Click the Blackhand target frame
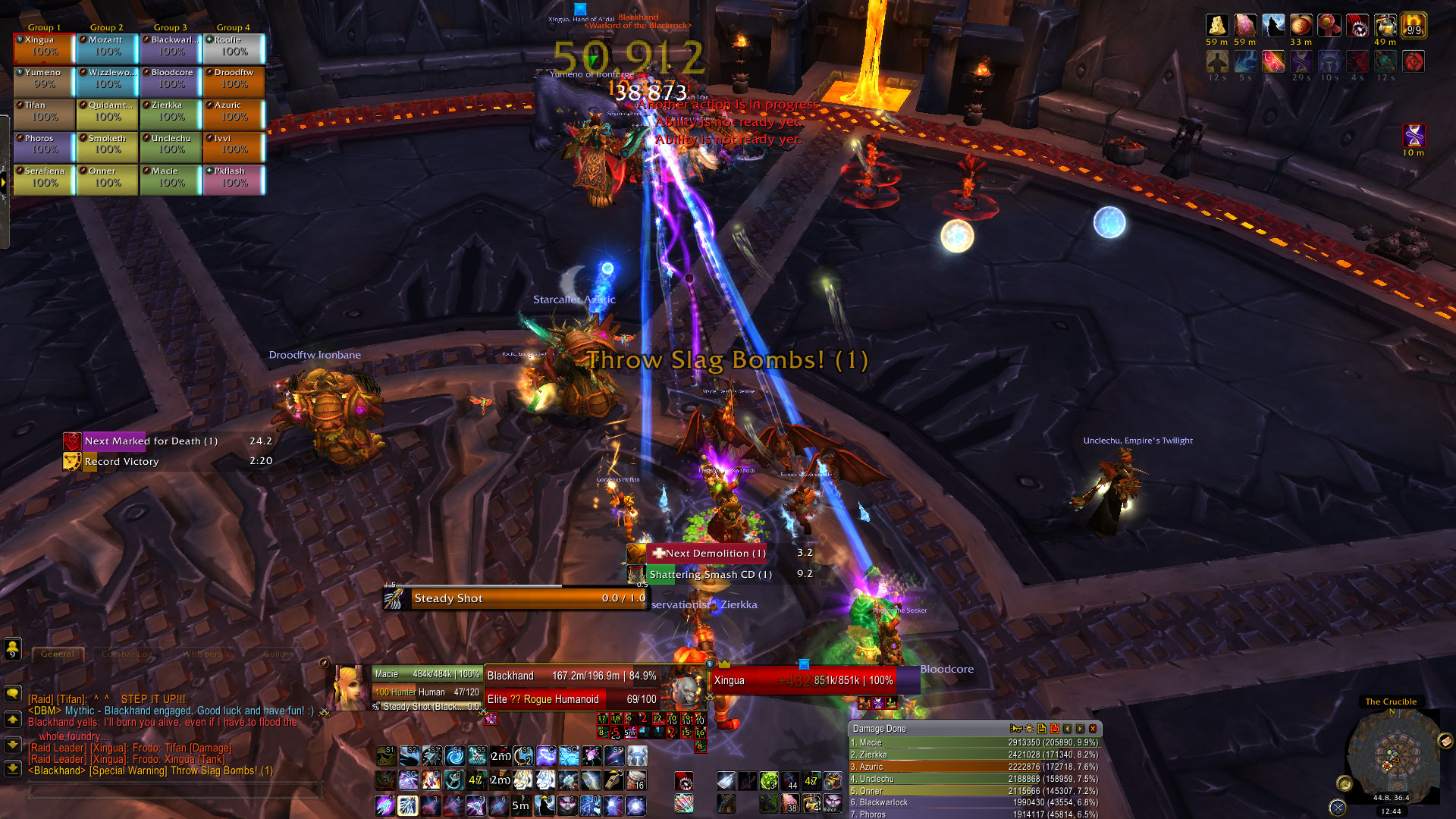1456x819 pixels. point(573,676)
